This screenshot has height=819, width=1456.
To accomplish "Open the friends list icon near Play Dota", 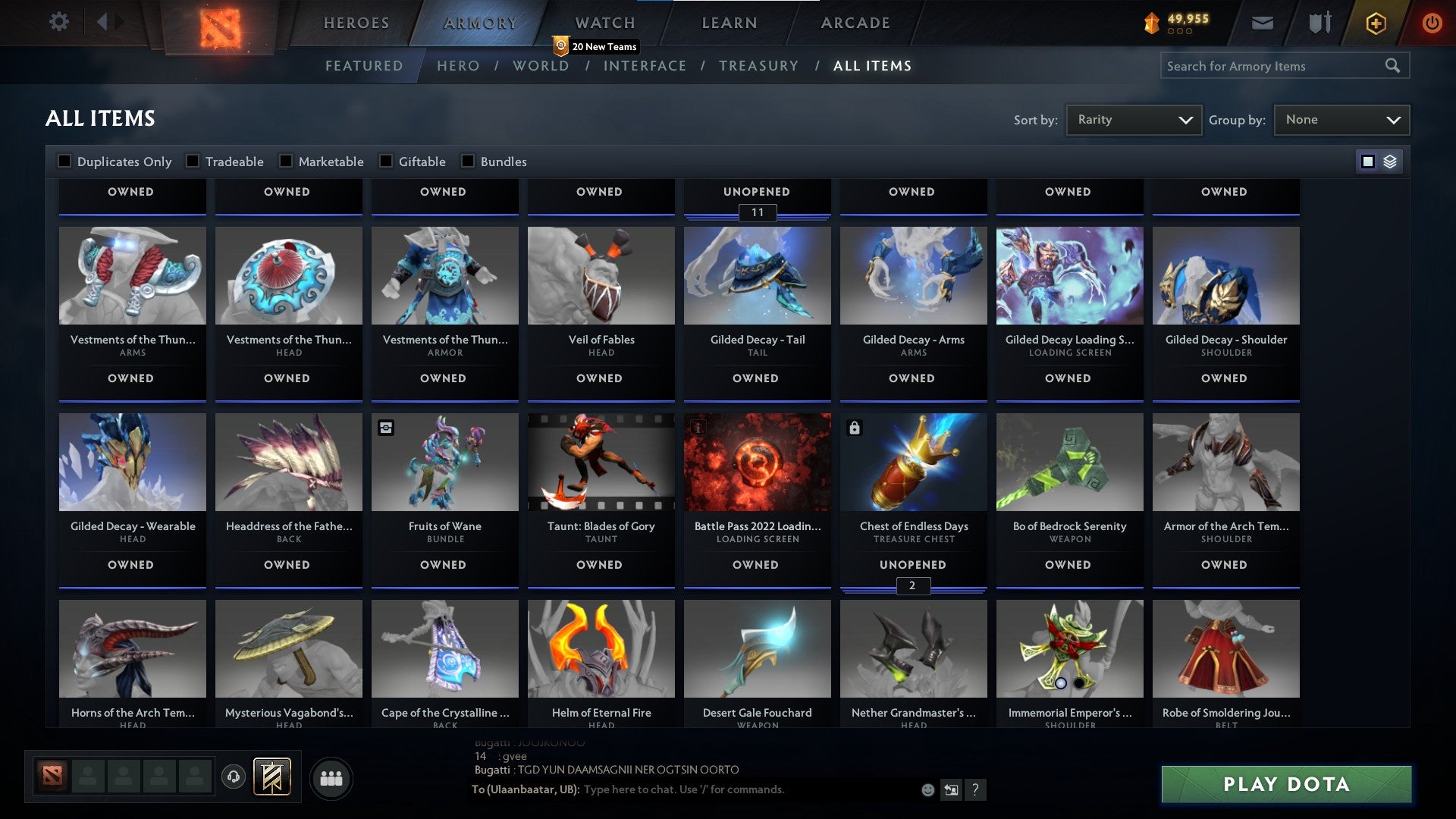I will tap(331, 777).
